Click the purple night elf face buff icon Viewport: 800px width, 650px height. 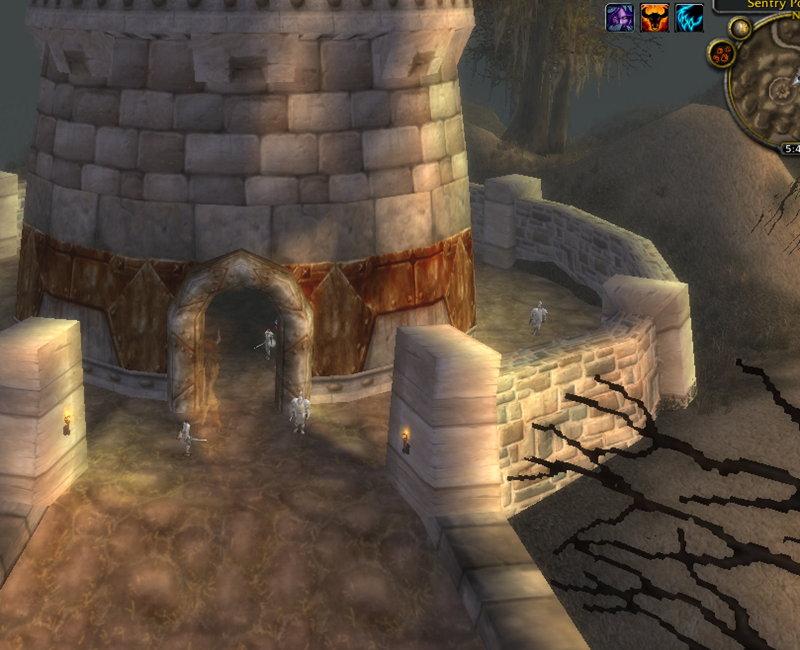pyautogui.click(x=620, y=17)
